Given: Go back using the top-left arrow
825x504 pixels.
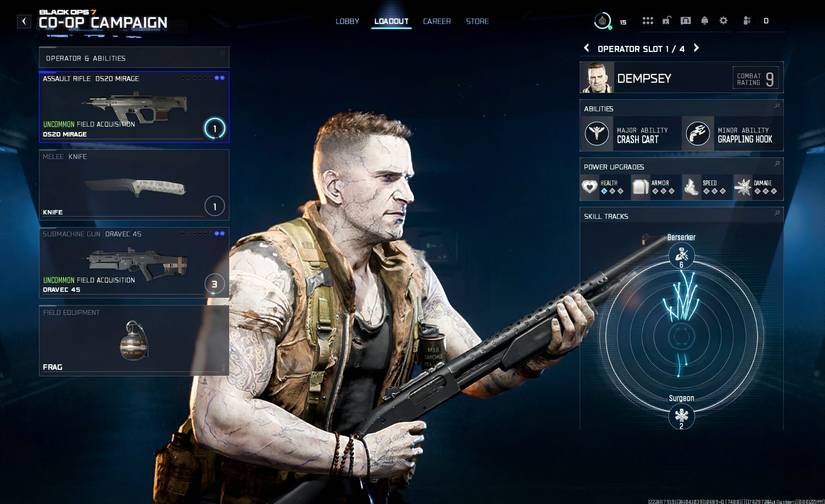Looking at the screenshot, I should 24,21.
